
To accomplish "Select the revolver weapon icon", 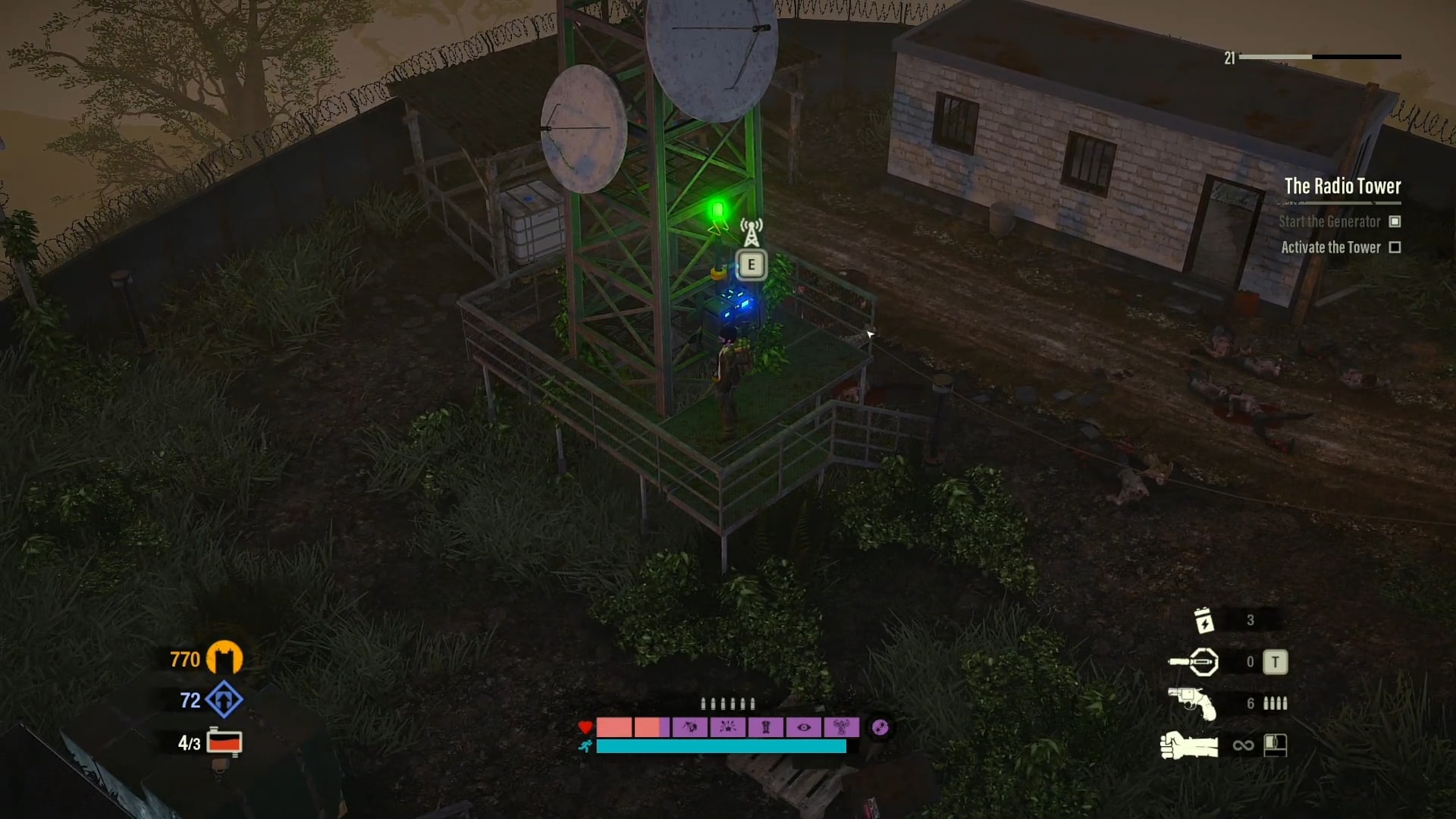I will pos(1192,702).
